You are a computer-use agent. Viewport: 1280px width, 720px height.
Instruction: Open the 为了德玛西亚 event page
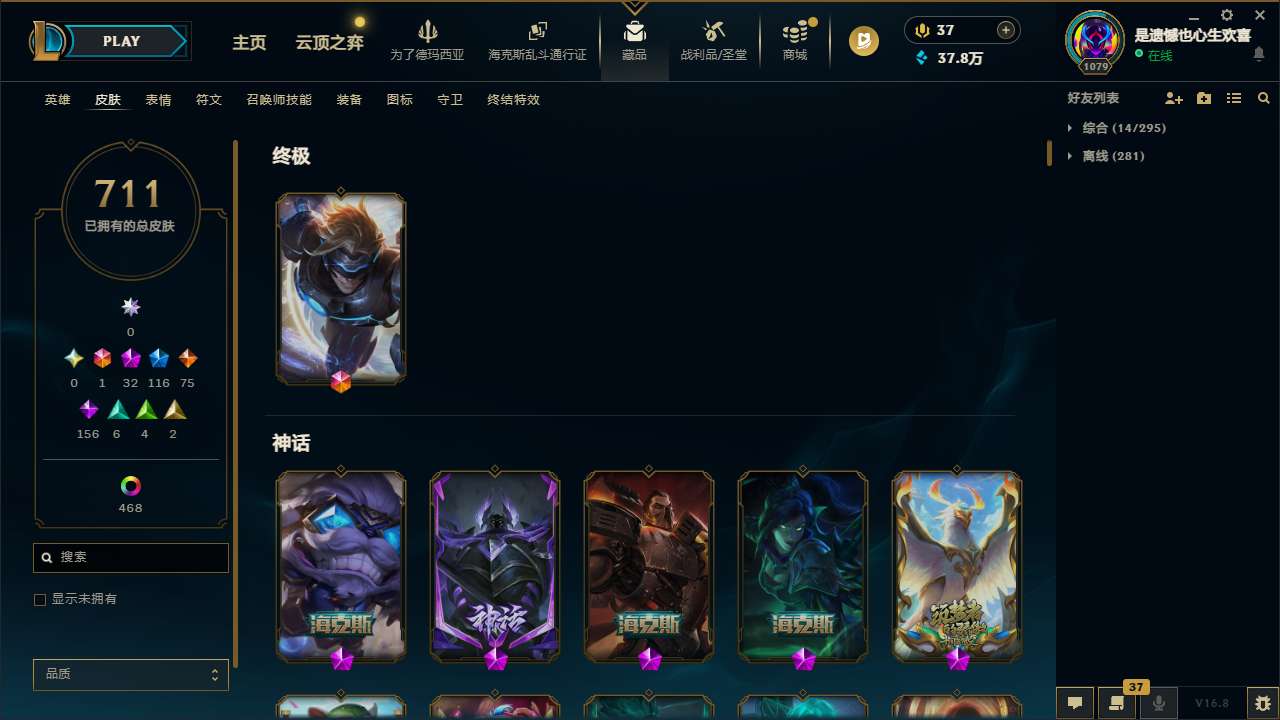pos(428,42)
